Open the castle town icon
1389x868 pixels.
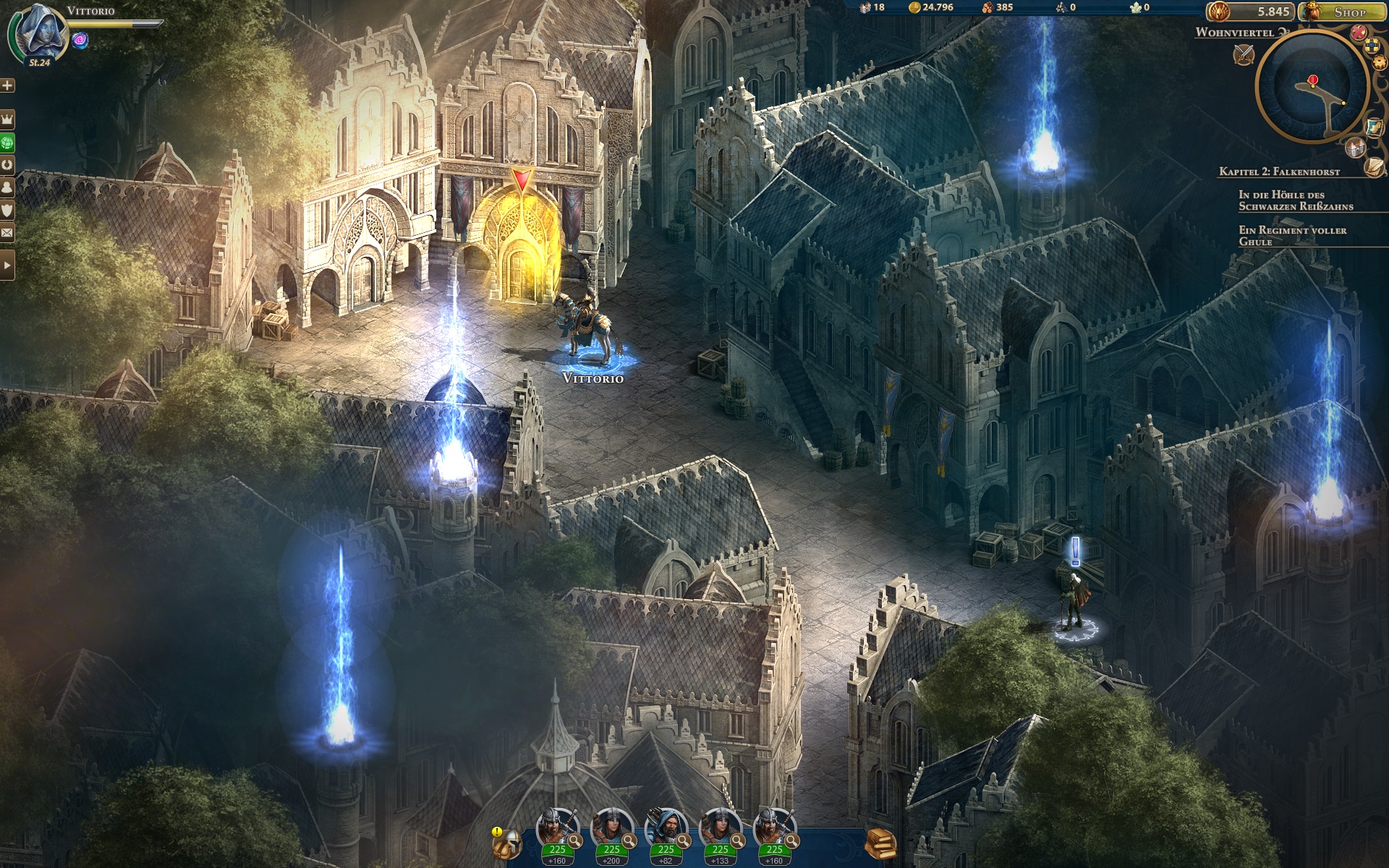1355,148
